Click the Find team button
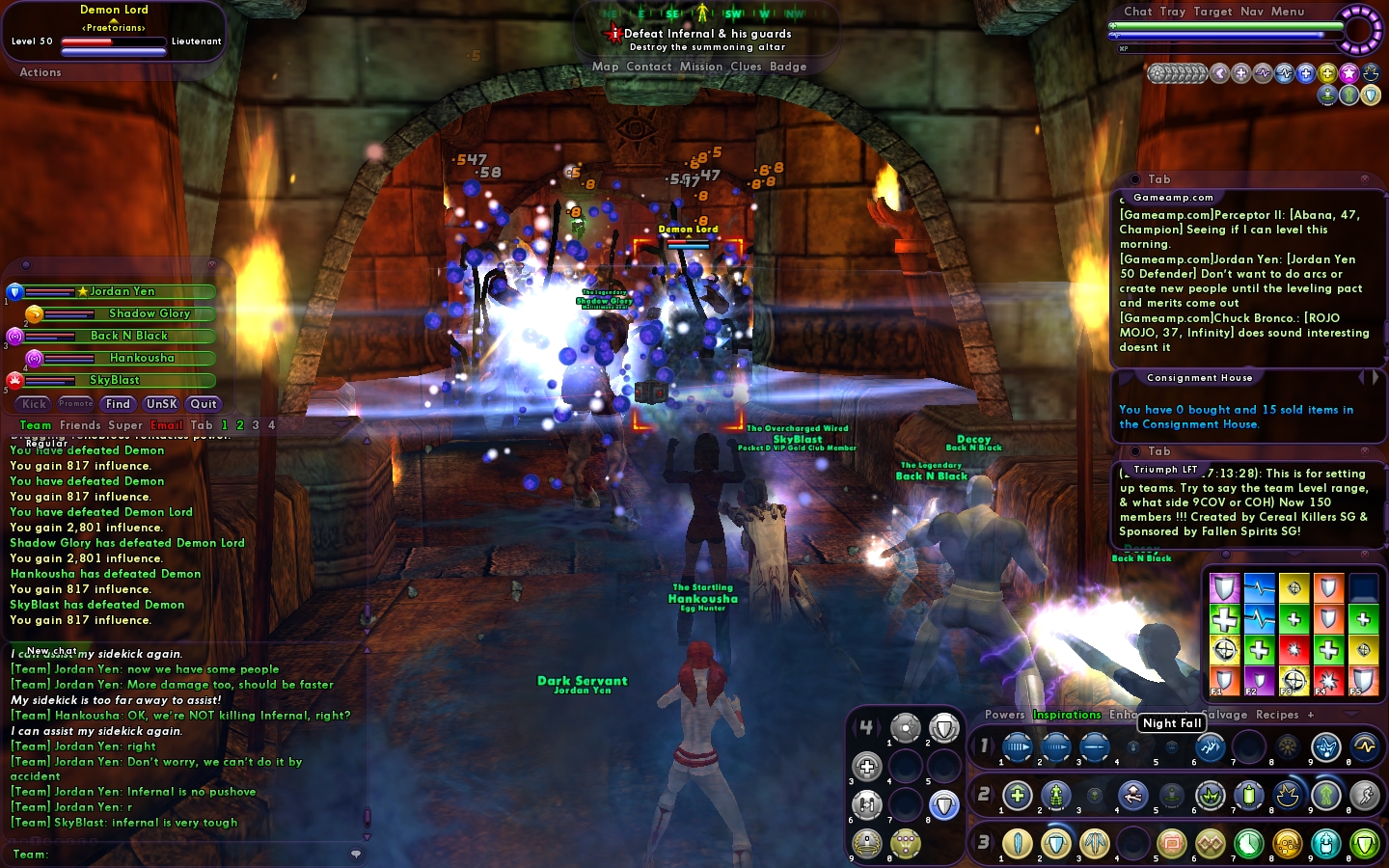This screenshot has width=1389, height=868. pos(118,404)
